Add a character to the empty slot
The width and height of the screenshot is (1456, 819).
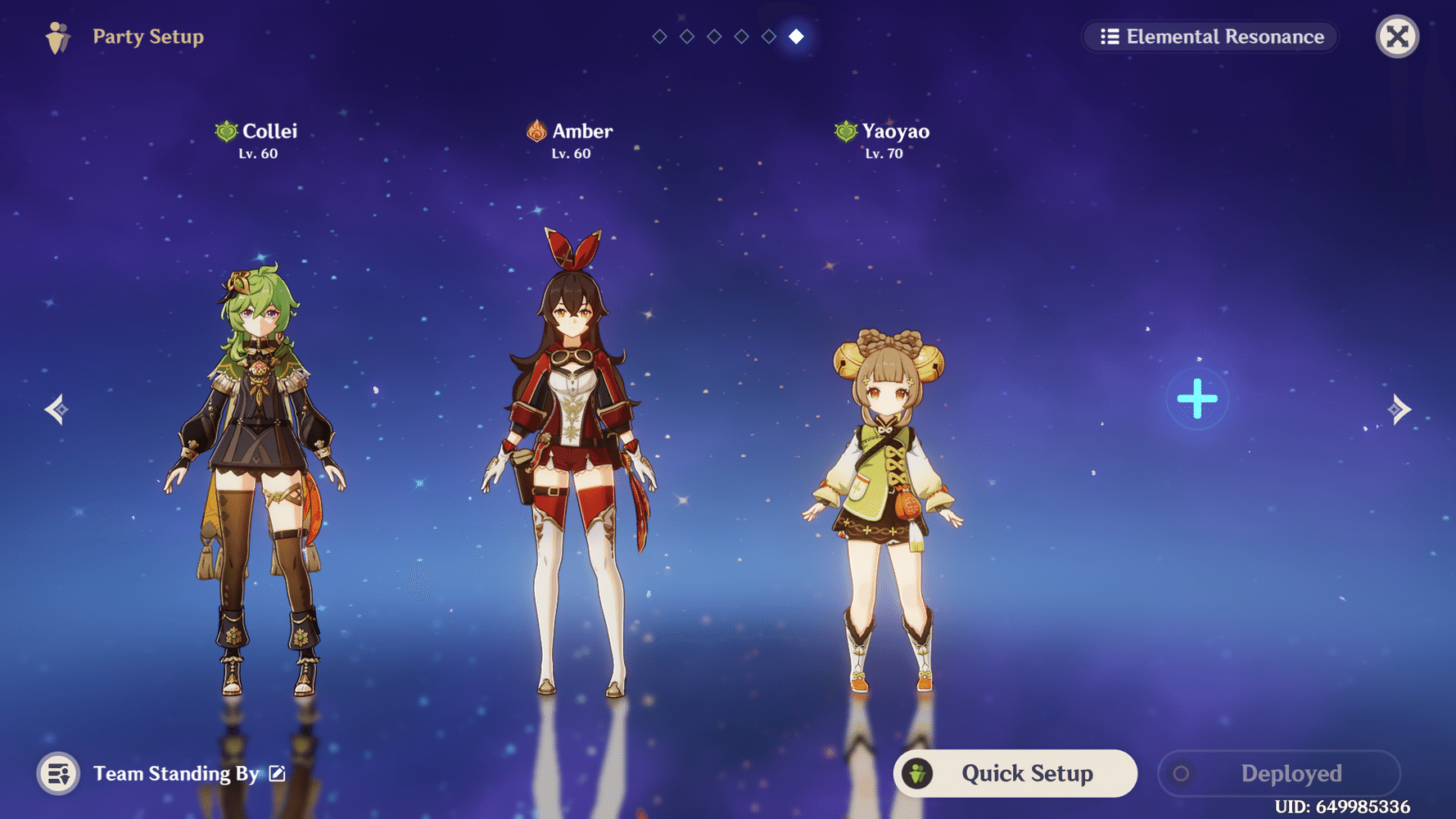pyautogui.click(x=1196, y=399)
